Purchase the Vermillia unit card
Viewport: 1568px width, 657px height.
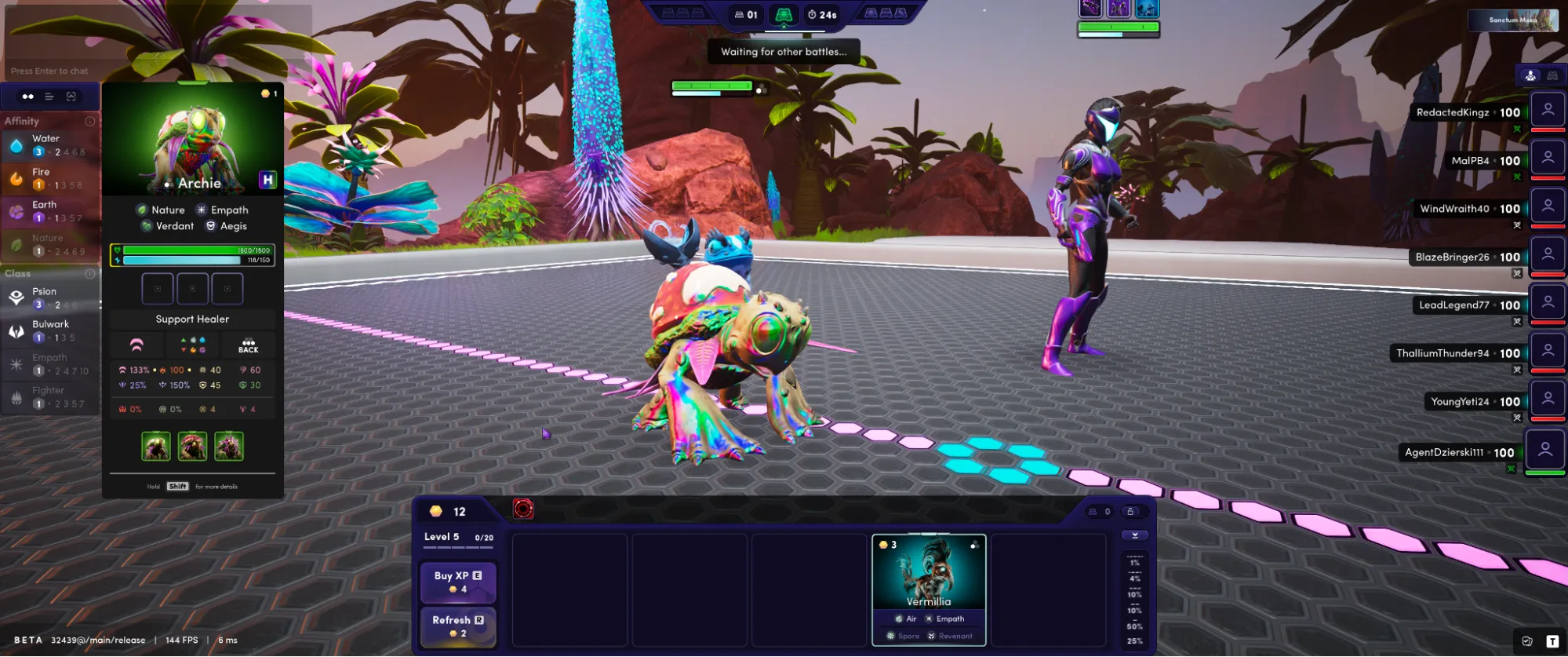(x=929, y=589)
